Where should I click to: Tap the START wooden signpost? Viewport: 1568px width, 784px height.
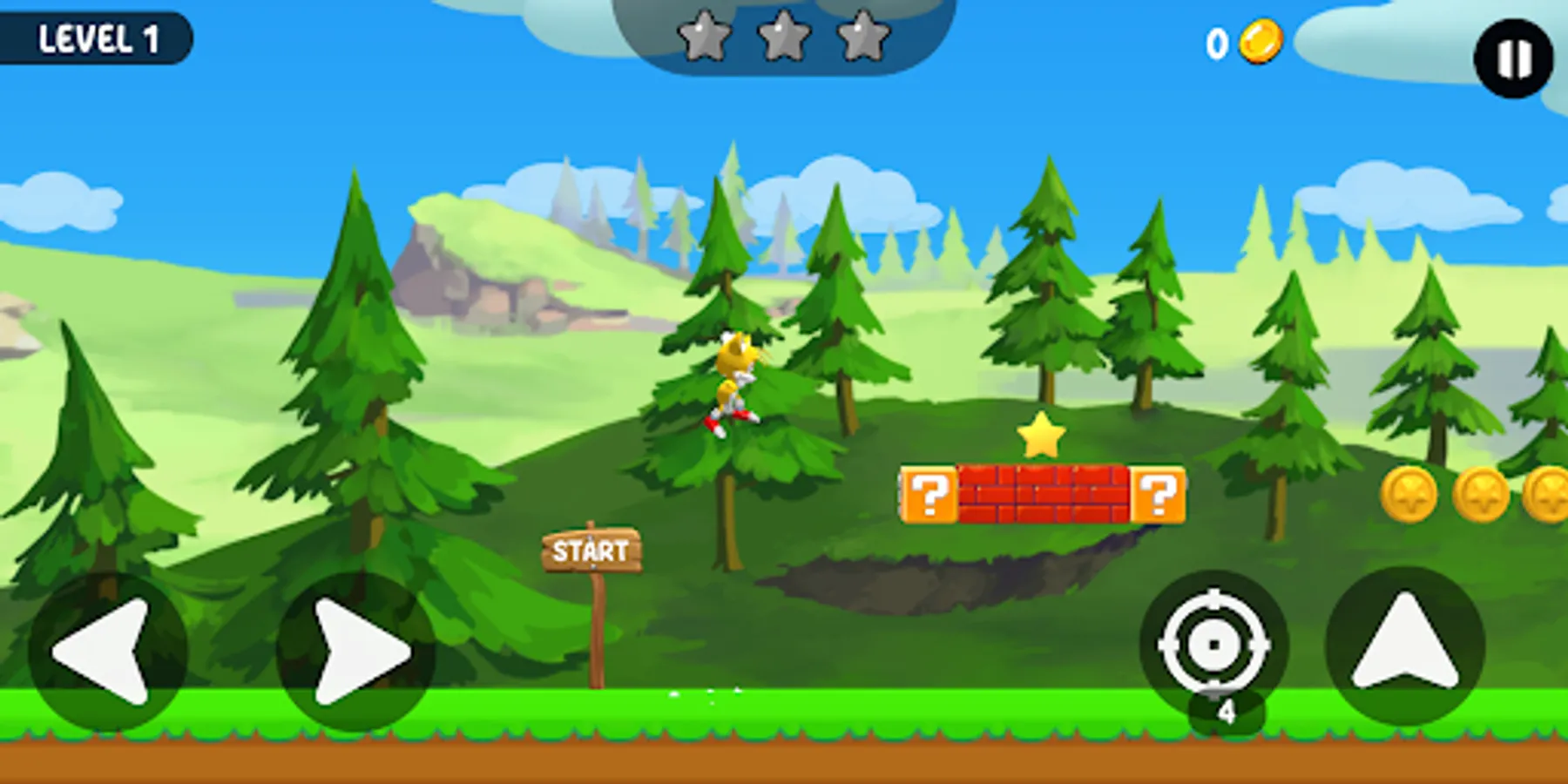(592, 549)
